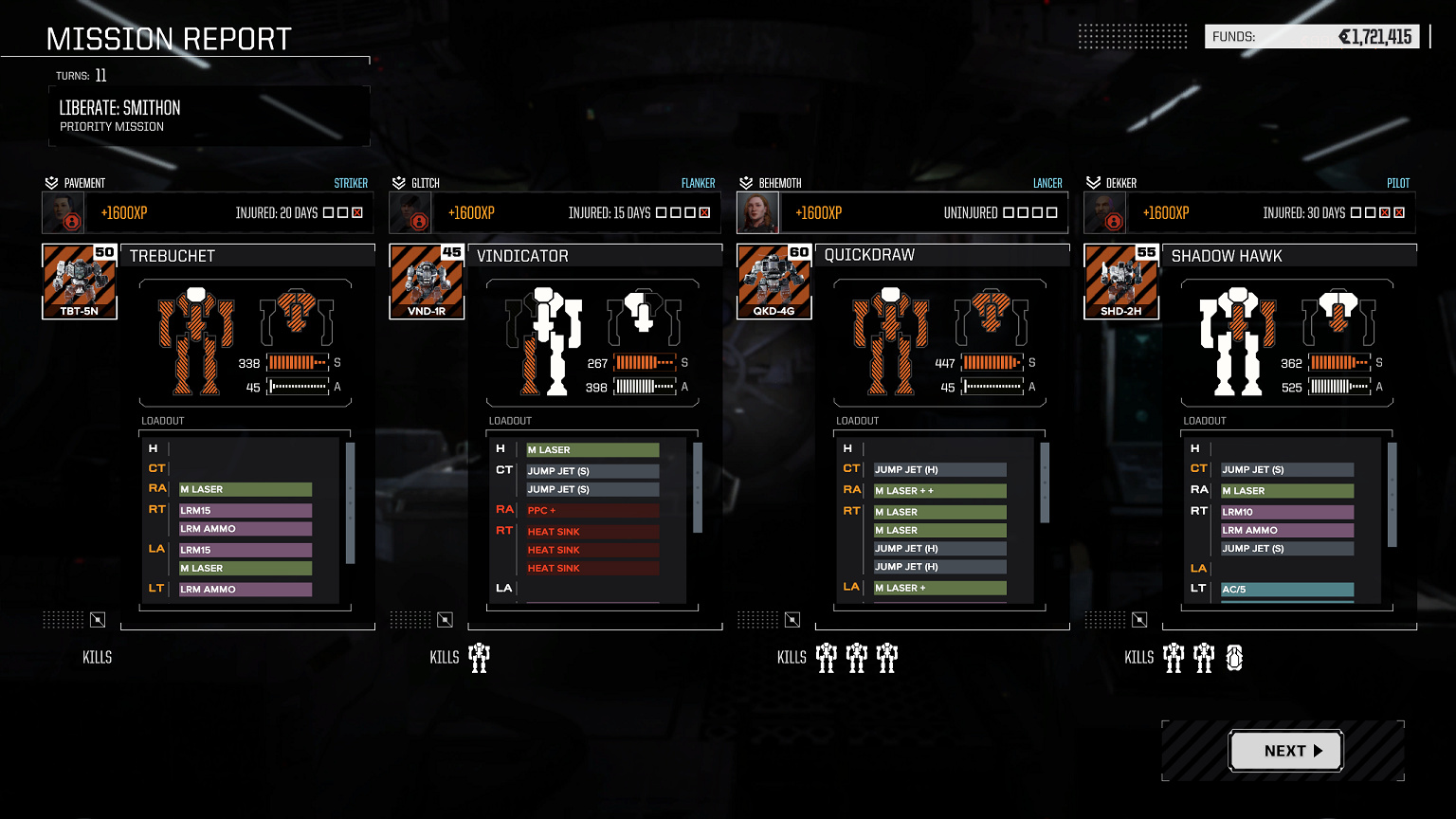Click Dekker's pilot portrait
The width and height of the screenshot is (1456, 819).
coord(1105,213)
